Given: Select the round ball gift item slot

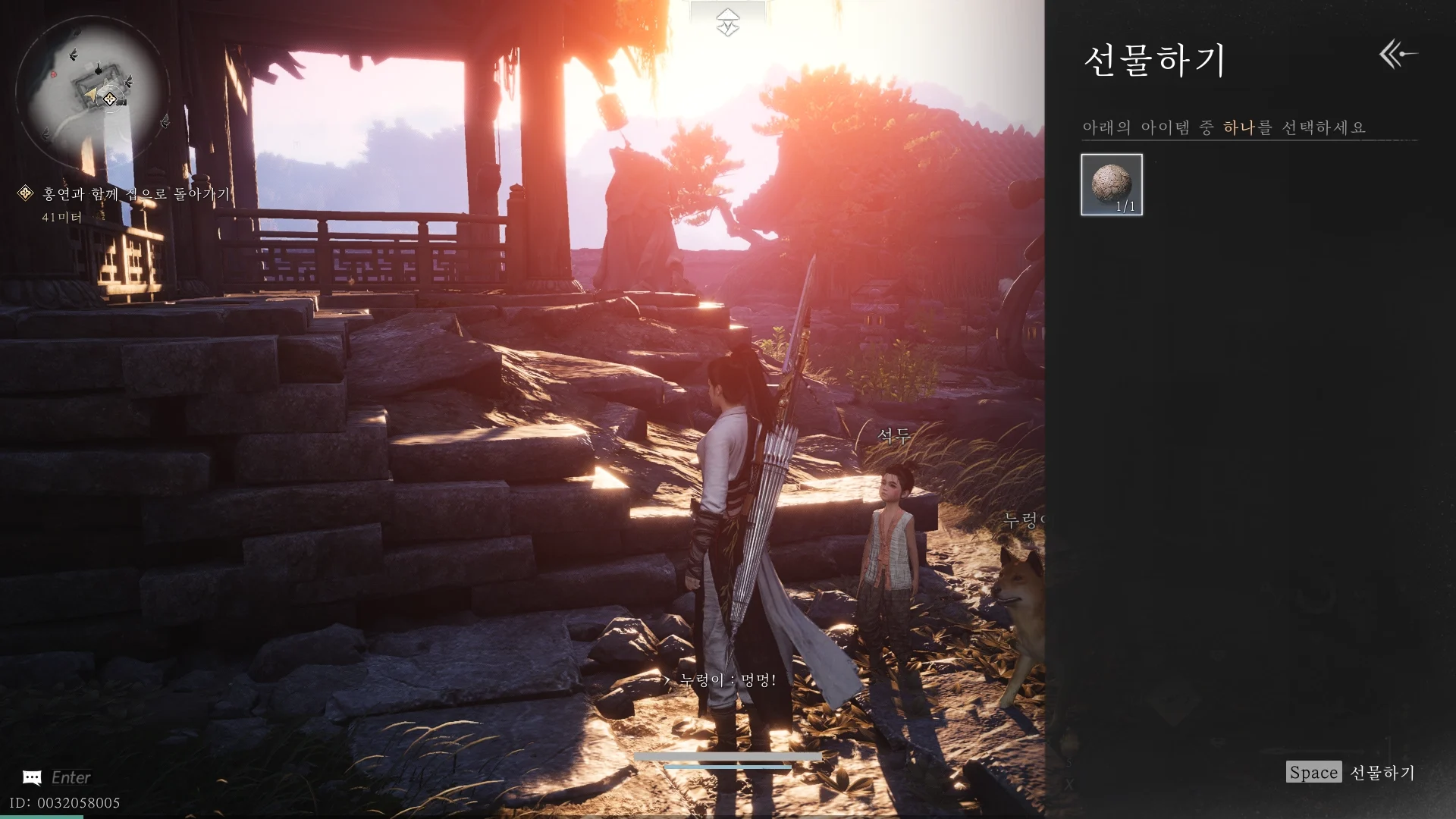Looking at the screenshot, I should (x=1111, y=184).
